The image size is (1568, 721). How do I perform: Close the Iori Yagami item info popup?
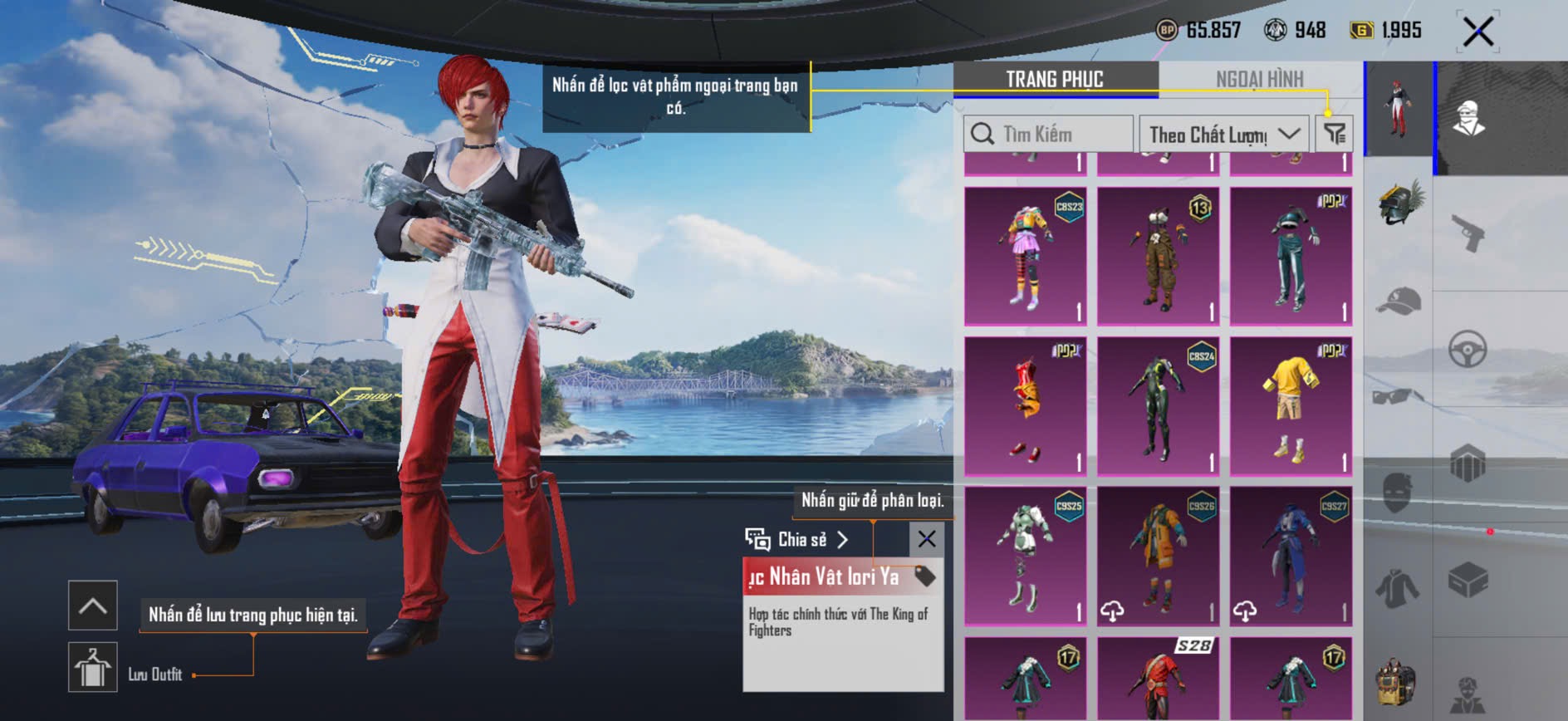(x=927, y=539)
